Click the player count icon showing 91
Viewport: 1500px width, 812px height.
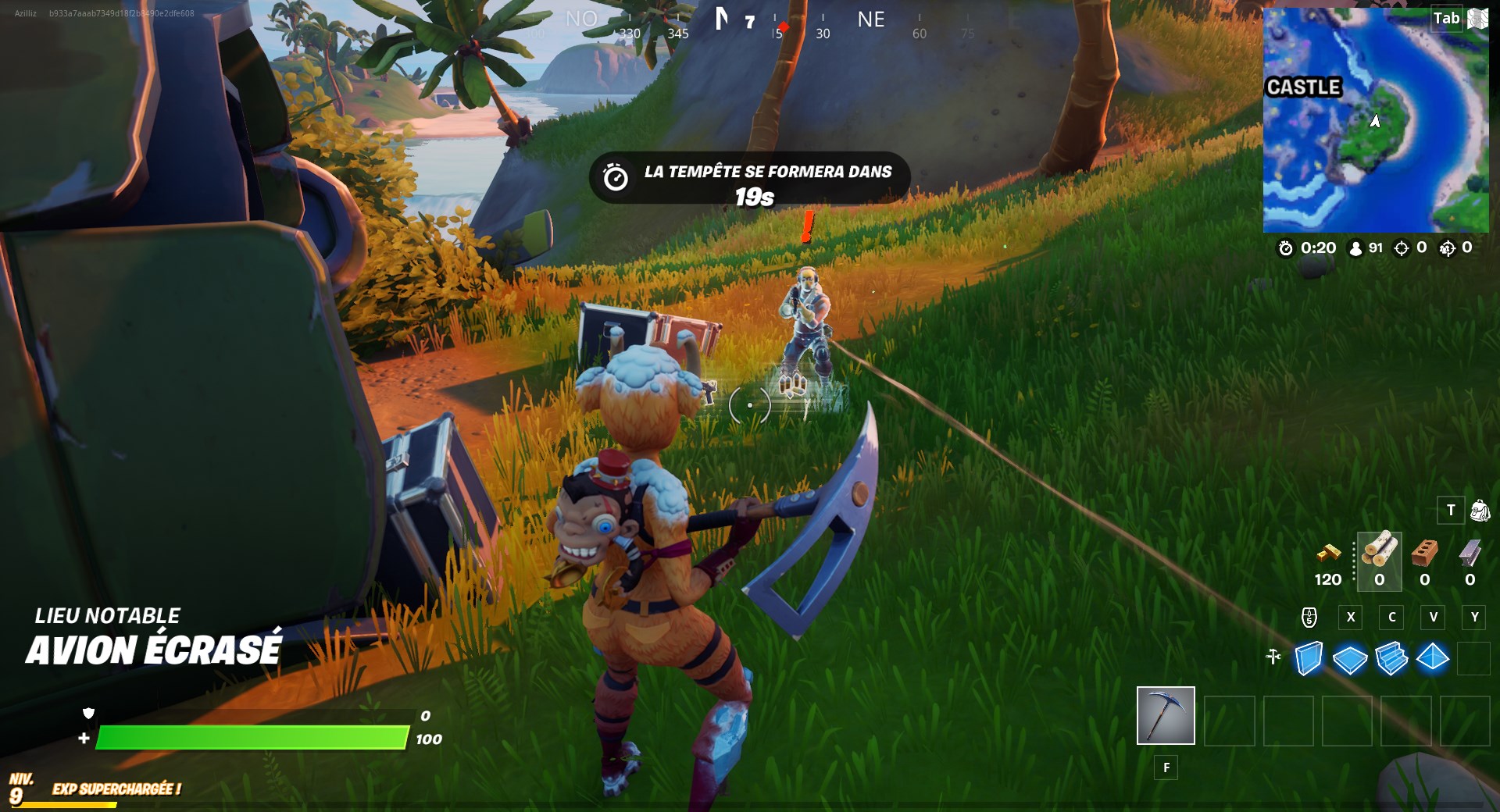pyautogui.click(x=1354, y=248)
